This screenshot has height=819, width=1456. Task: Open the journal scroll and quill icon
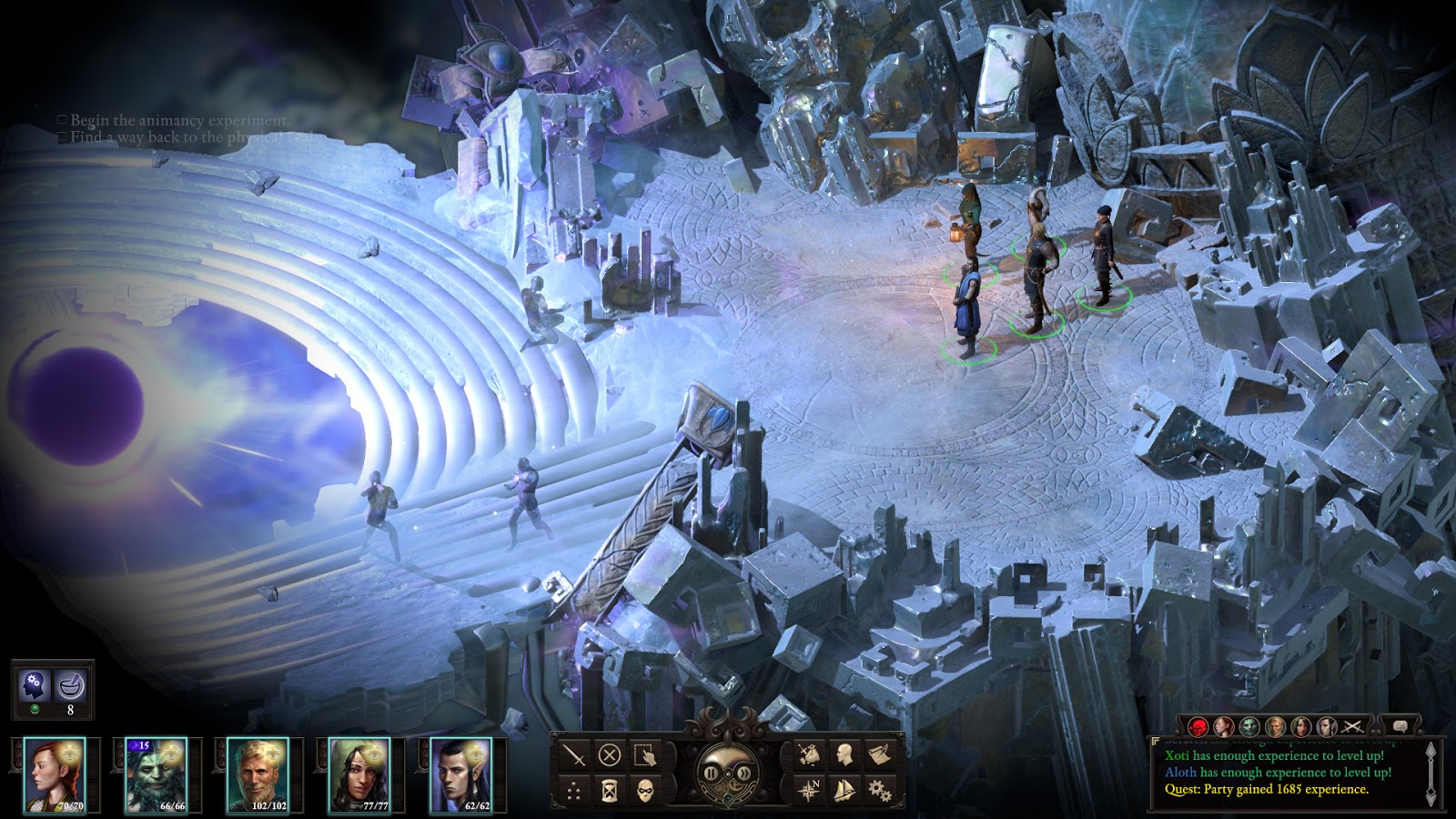(878, 754)
